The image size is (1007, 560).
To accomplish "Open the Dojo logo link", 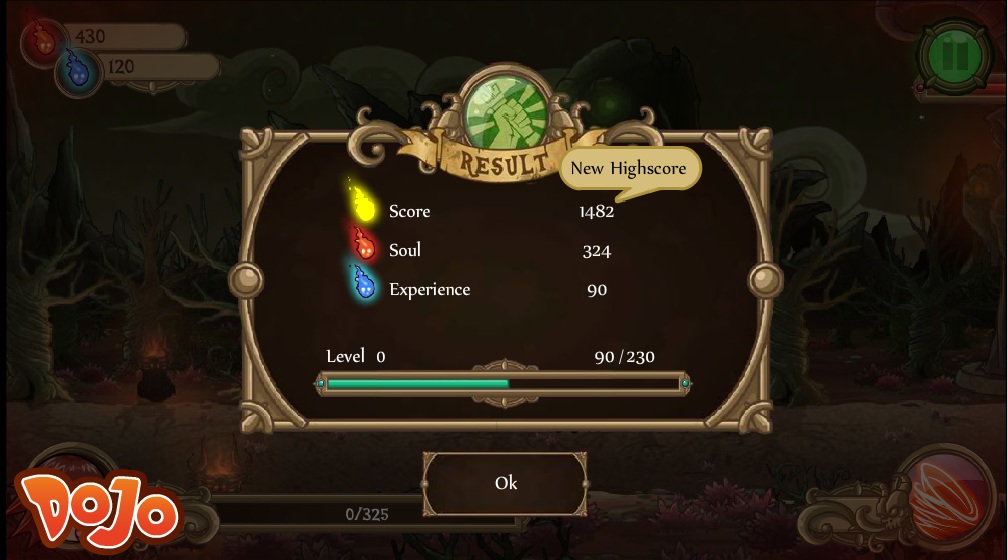I will pos(97,512).
